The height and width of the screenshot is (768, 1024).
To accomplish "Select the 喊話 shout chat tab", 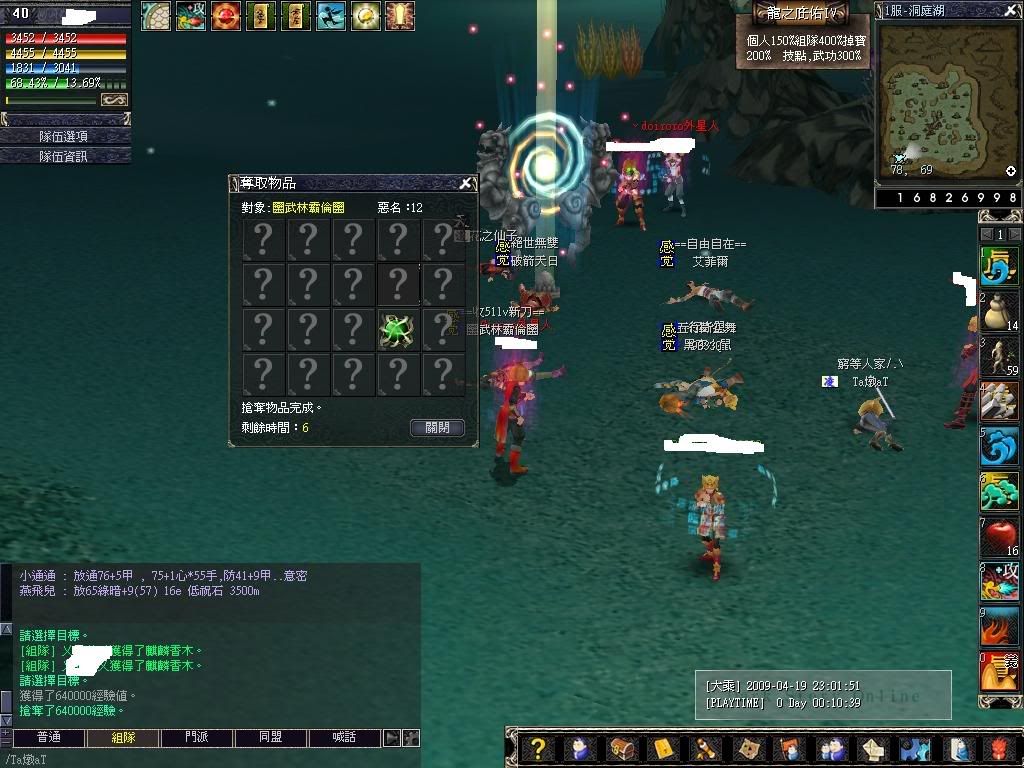I will 345,737.
